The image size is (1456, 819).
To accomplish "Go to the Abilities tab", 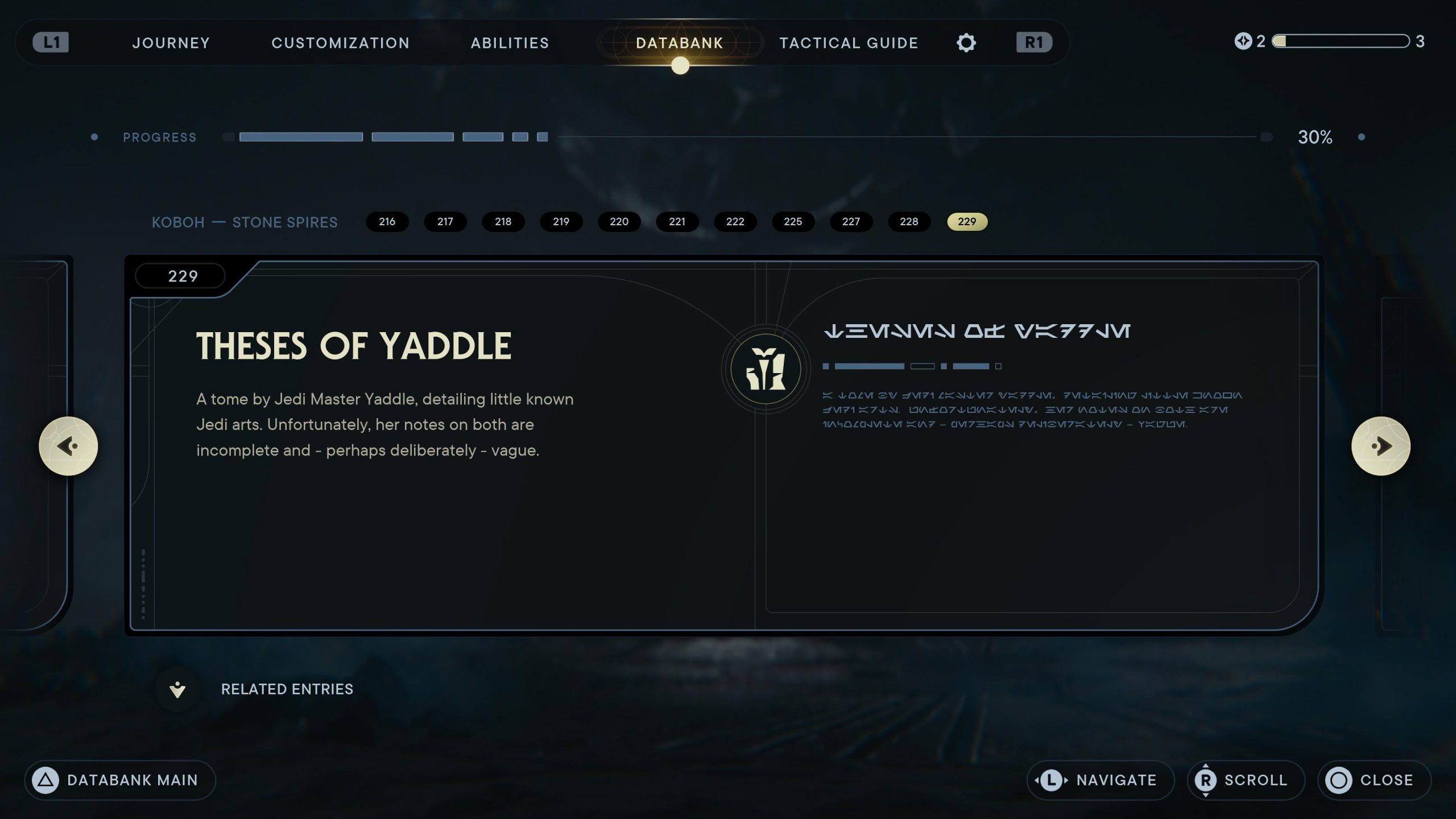I will click(x=510, y=43).
